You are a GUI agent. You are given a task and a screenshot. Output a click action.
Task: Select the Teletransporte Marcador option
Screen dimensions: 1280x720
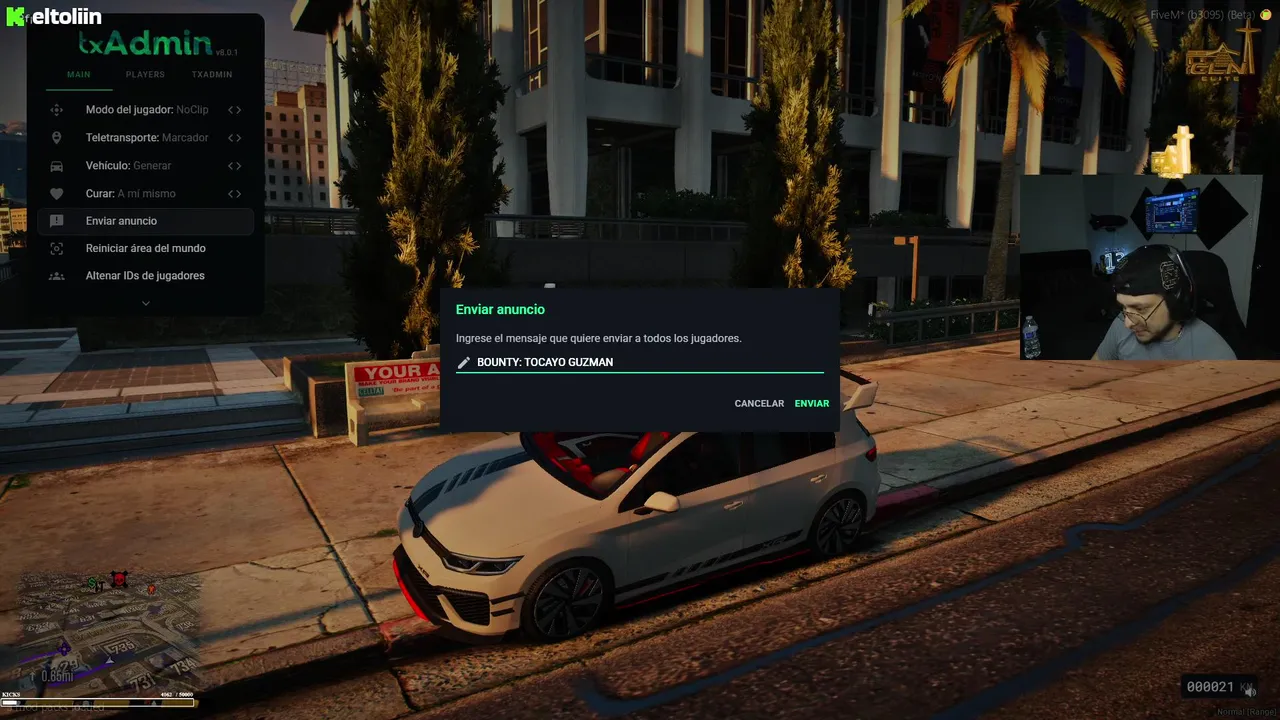click(x=146, y=138)
